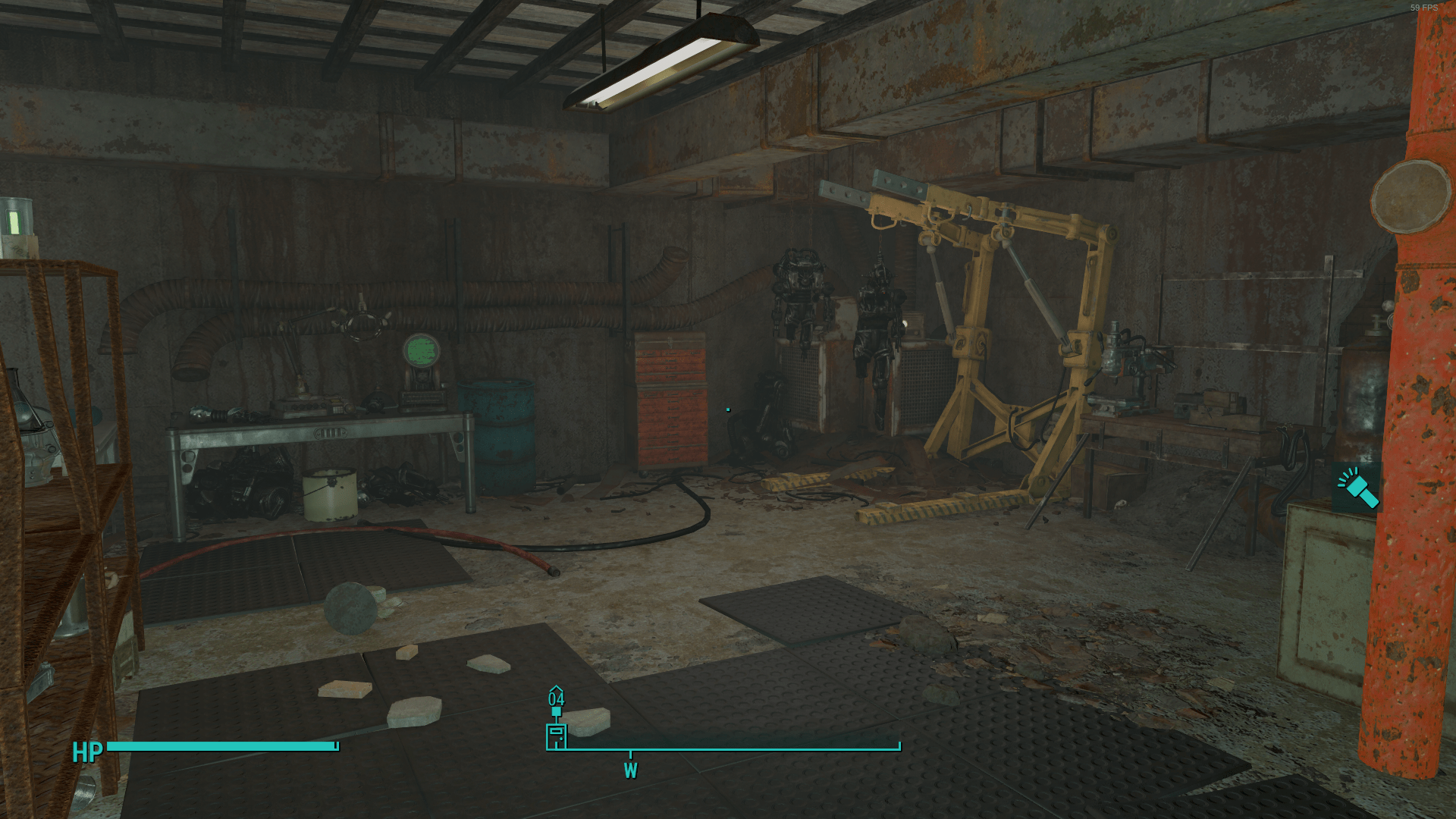Viewport: 1456px width, 819px height.
Task: Select the building marker on the compass
Action: coord(556,736)
